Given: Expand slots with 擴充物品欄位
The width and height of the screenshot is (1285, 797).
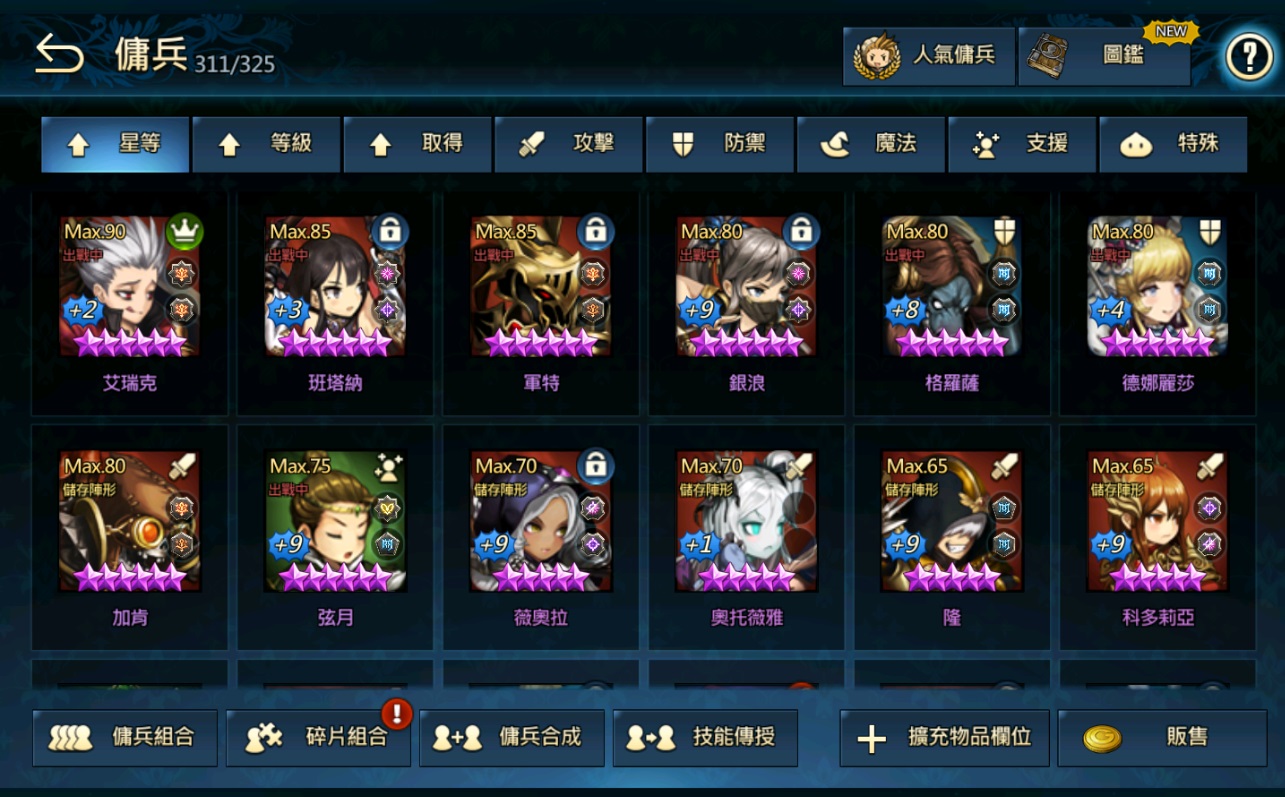Looking at the screenshot, I should (x=944, y=738).
